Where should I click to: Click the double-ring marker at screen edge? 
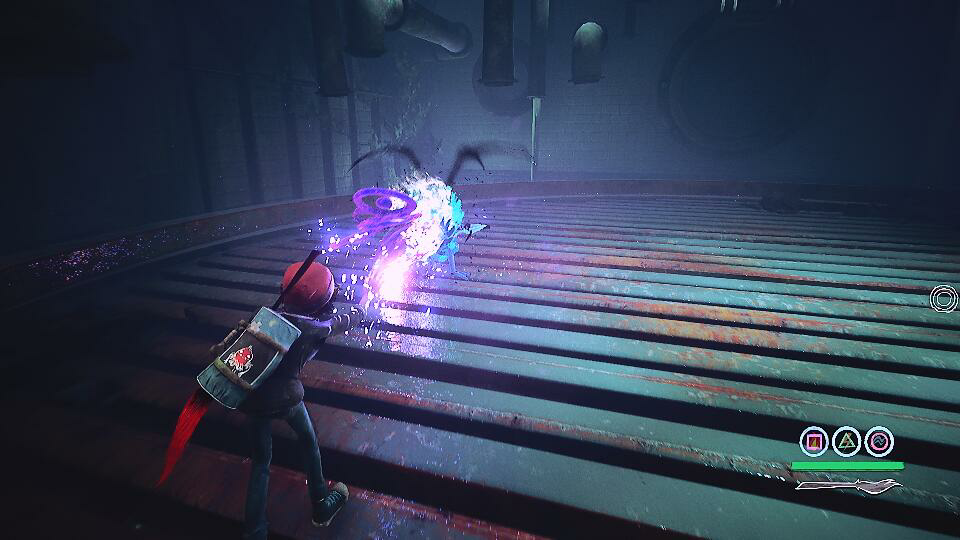tap(944, 297)
